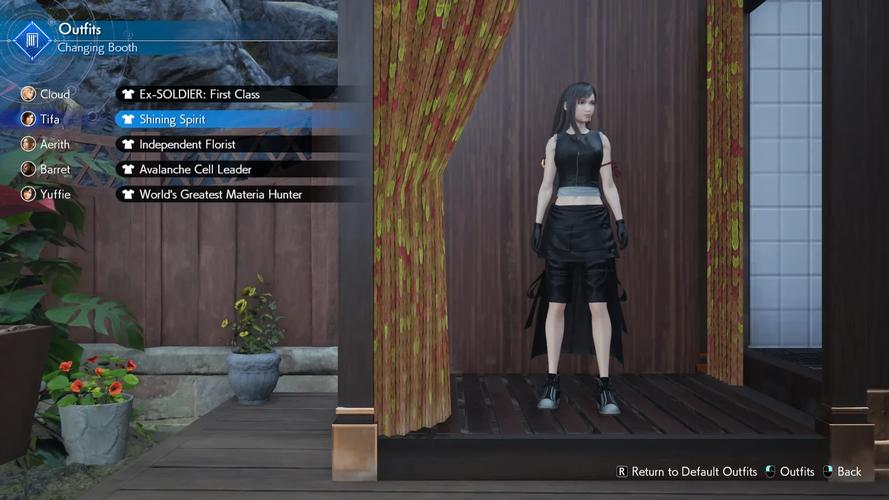Choose Tifa in the character list
Image resolution: width=889 pixels, height=500 pixels.
click(x=48, y=119)
